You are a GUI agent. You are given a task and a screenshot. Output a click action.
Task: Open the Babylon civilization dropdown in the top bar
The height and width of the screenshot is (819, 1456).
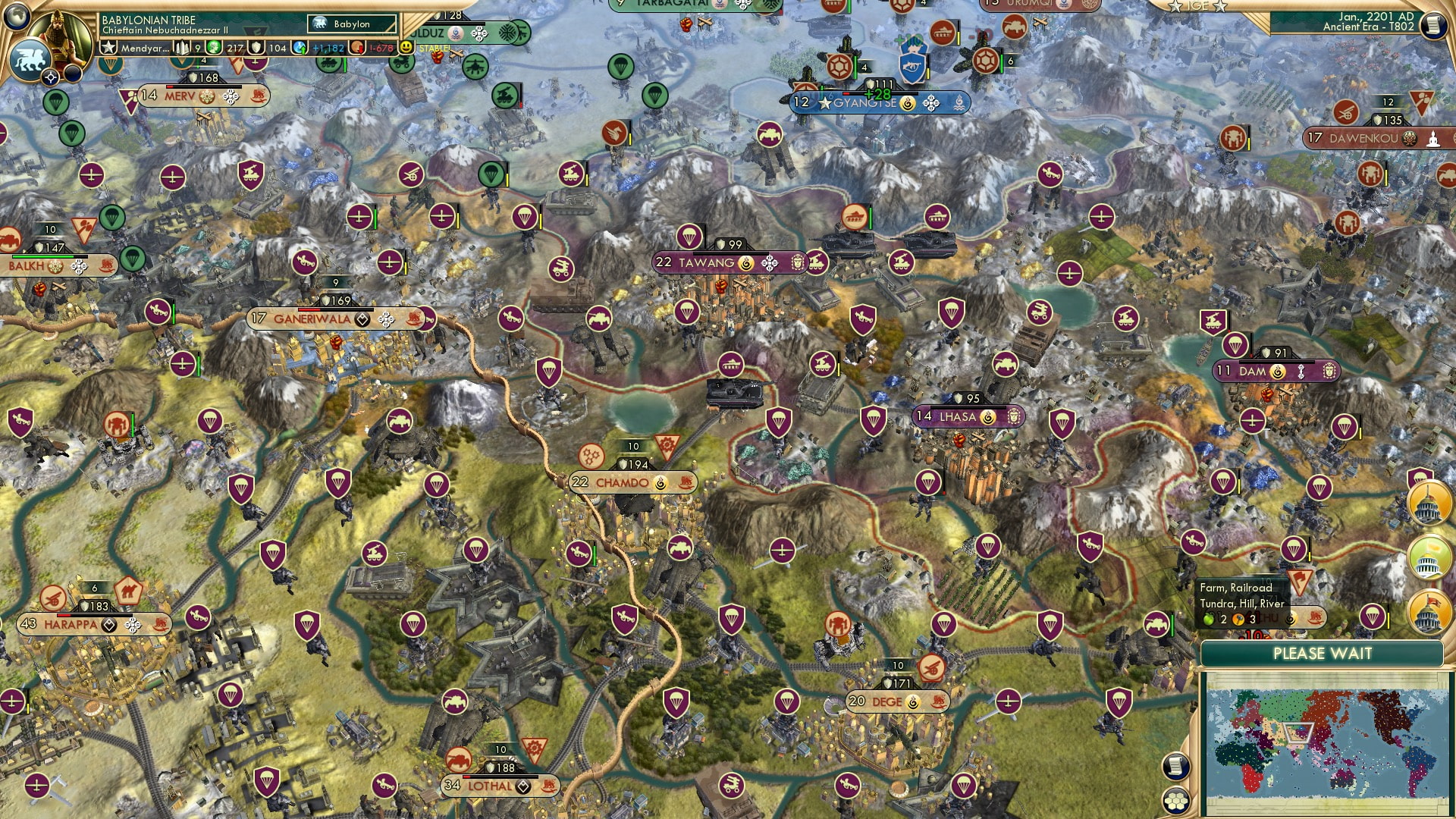coord(351,24)
